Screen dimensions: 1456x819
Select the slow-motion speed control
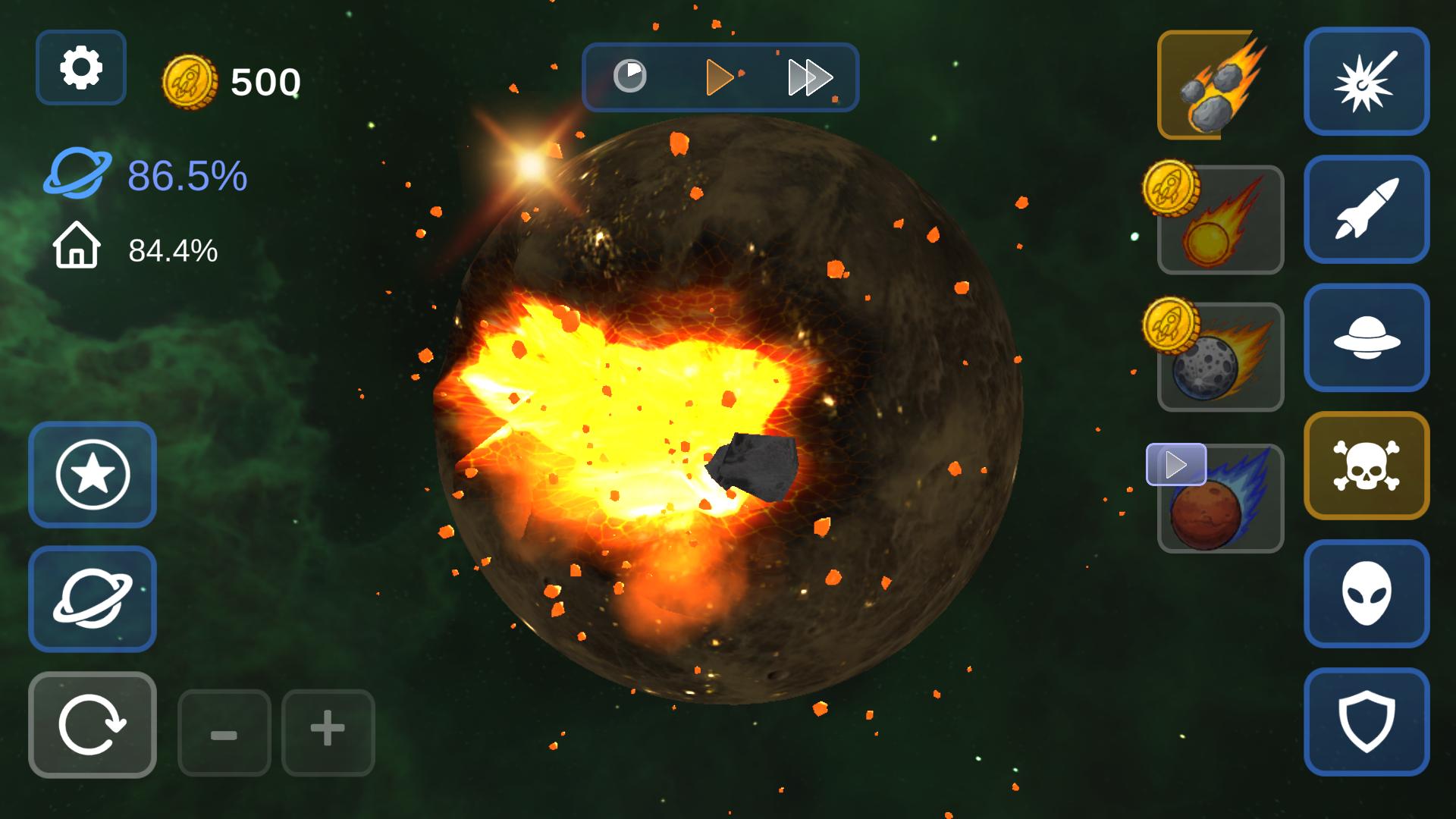(x=629, y=77)
